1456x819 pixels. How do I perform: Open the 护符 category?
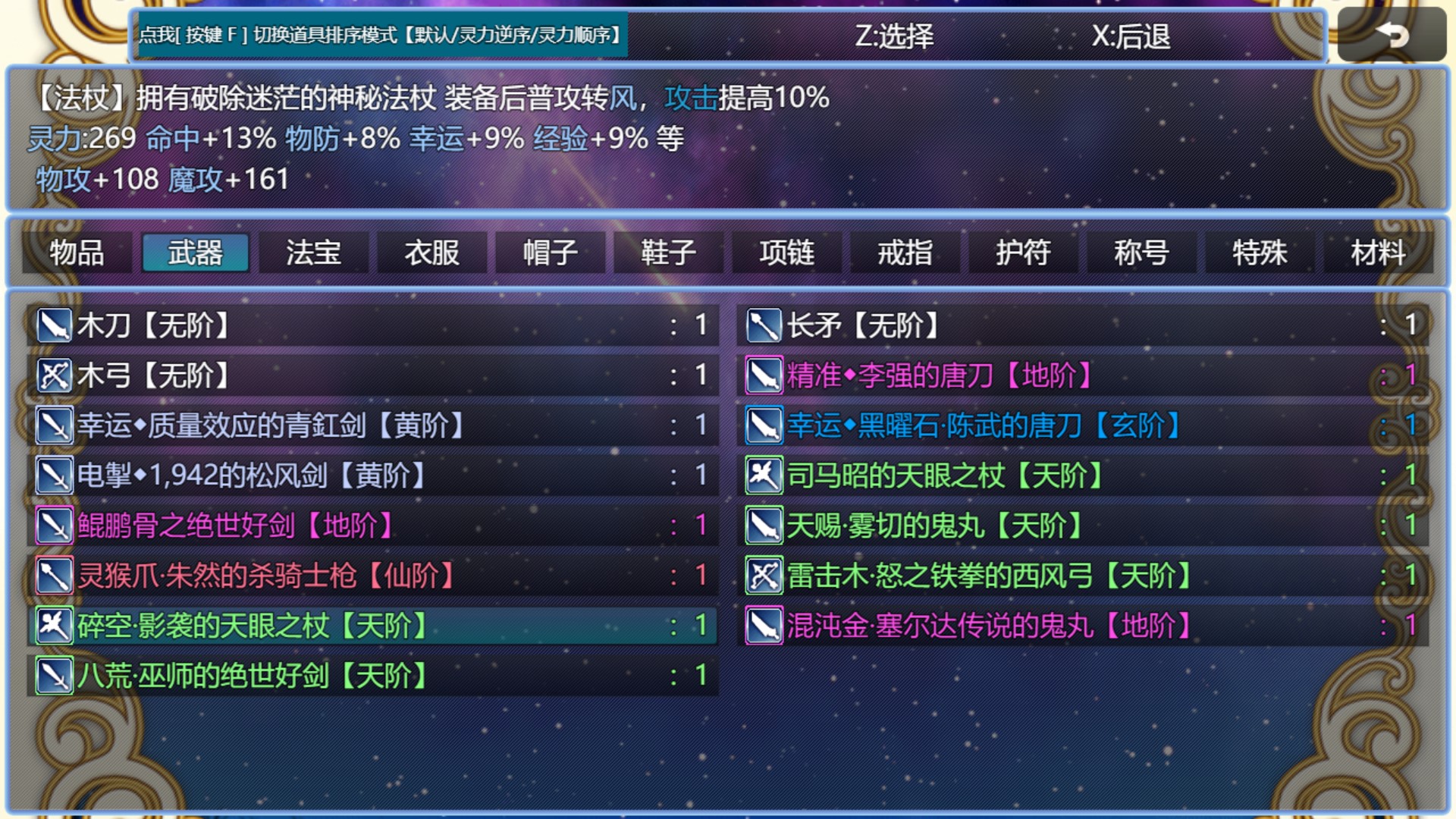point(1022,253)
